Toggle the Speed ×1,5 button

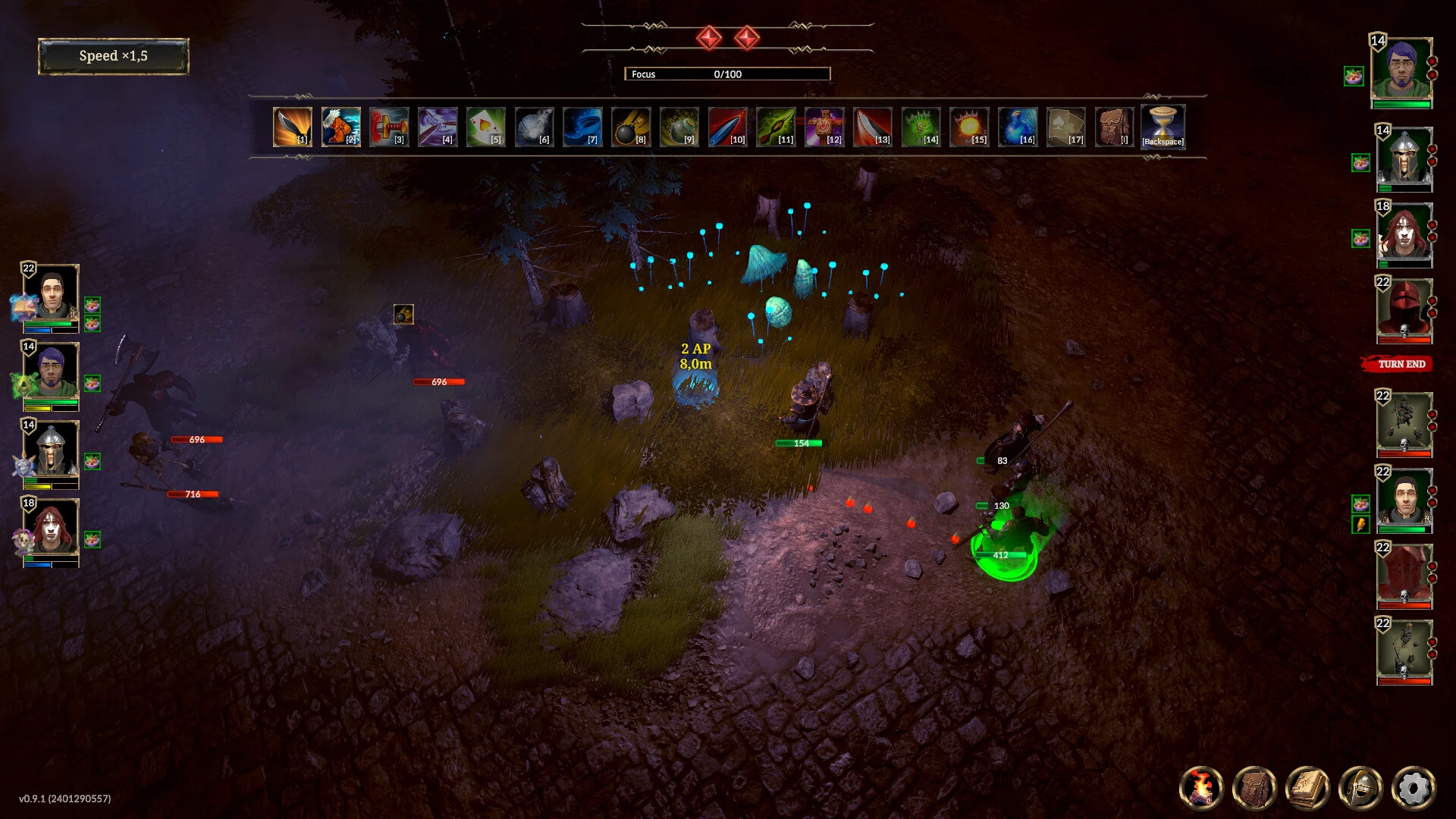114,56
